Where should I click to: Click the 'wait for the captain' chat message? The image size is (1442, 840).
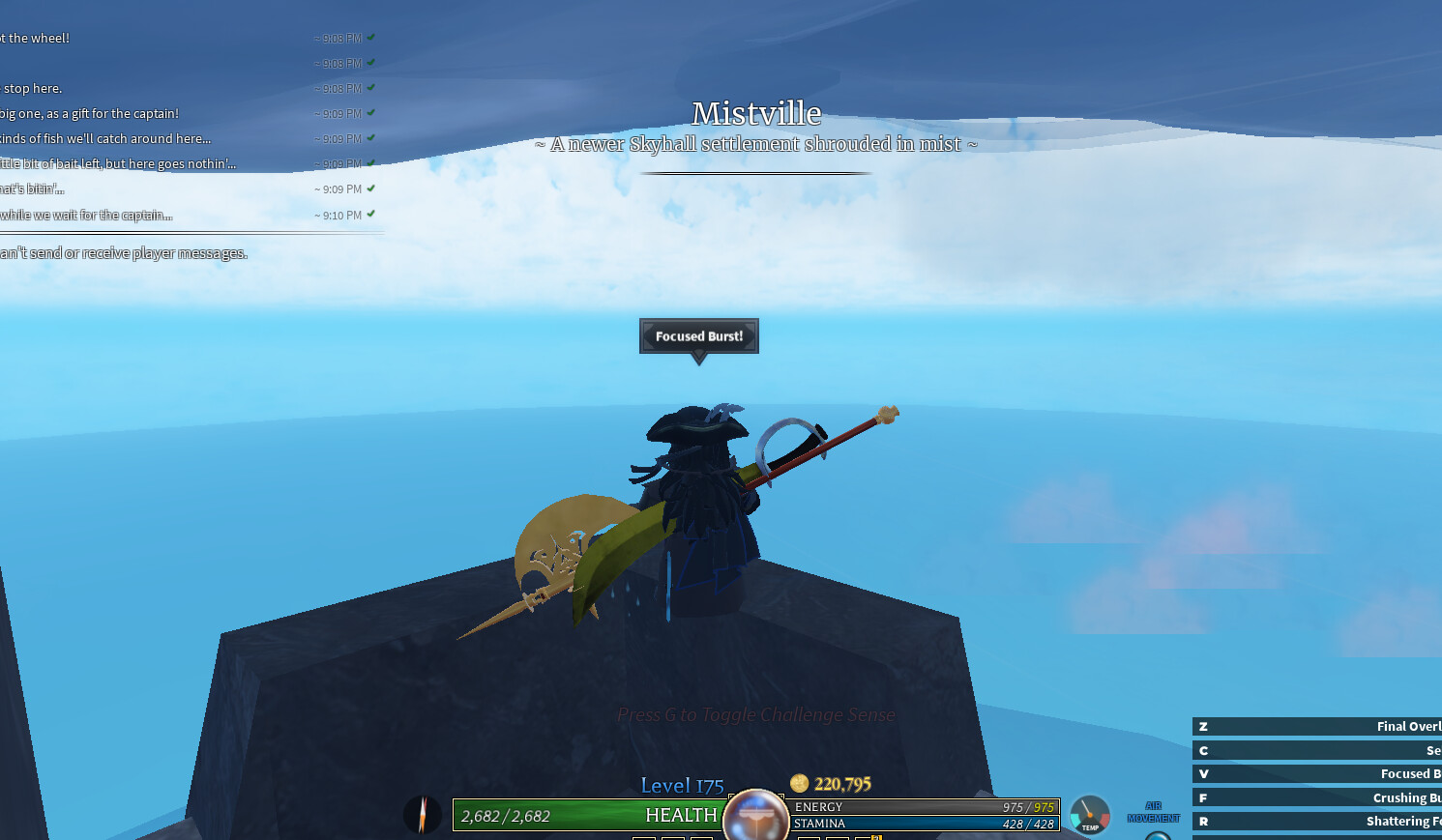(x=86, y=216)
